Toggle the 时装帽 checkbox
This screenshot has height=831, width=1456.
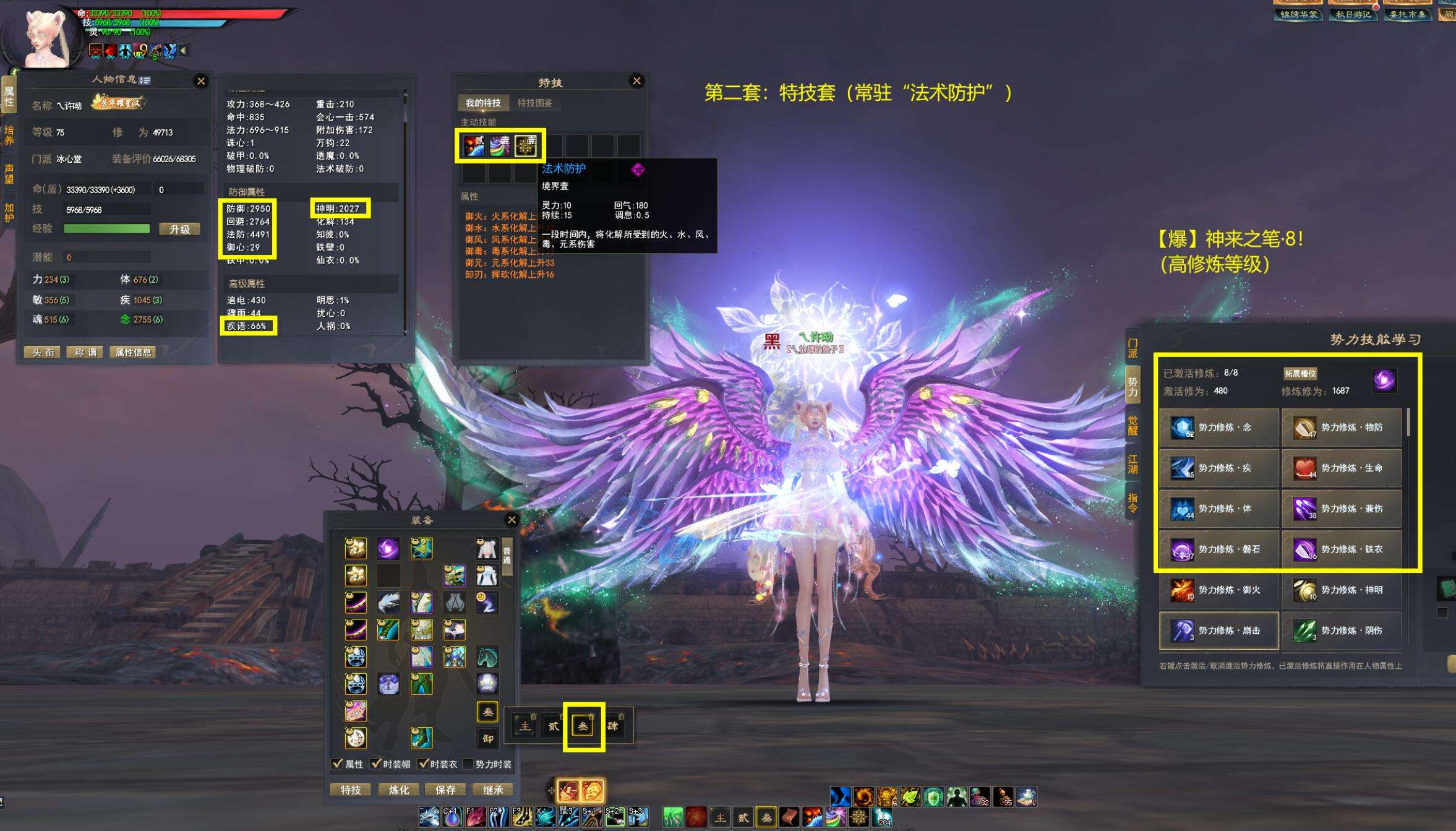tap(375, 764)
